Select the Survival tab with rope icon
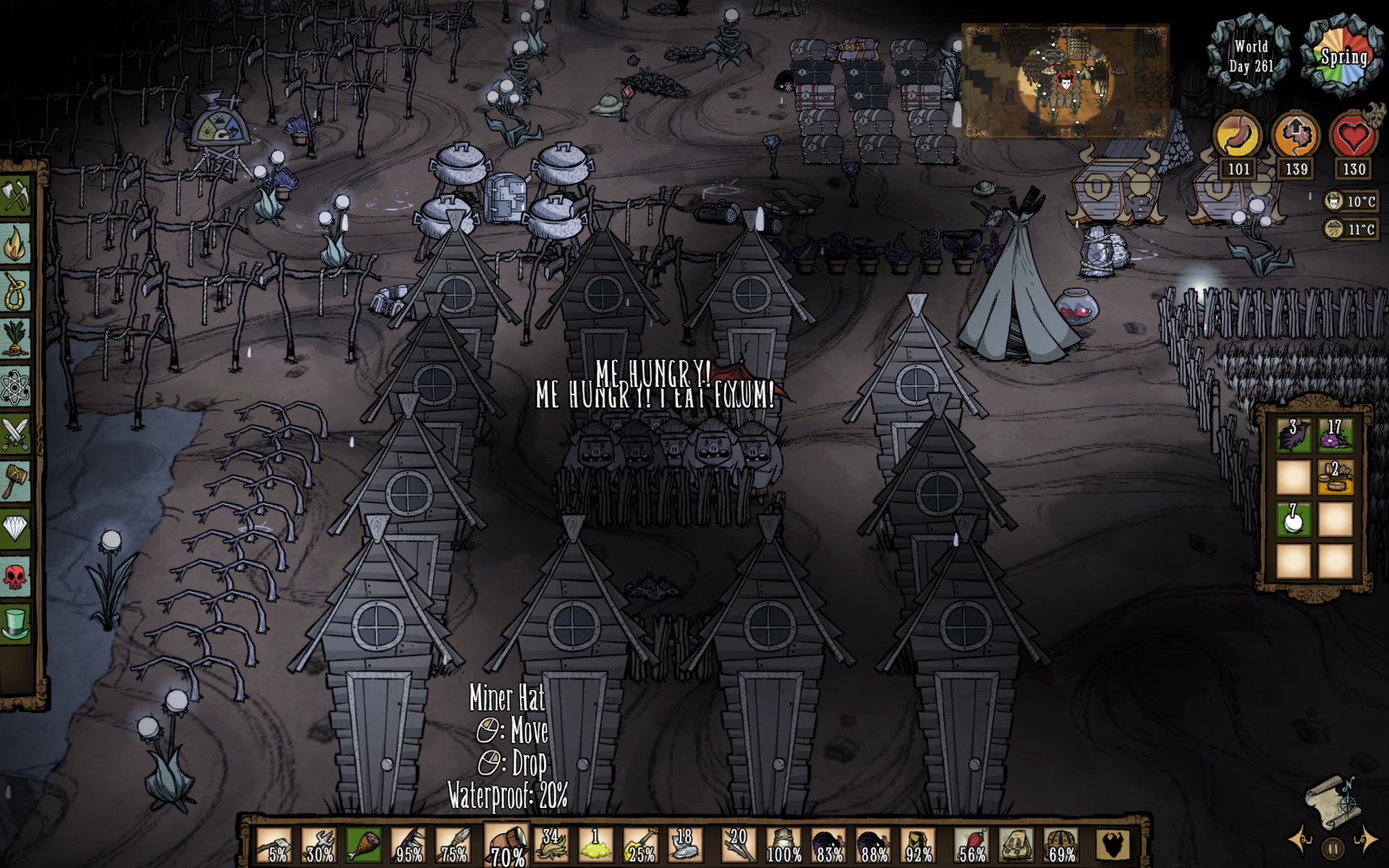Viewport: 1389px width, 868px height. [15, 292]
